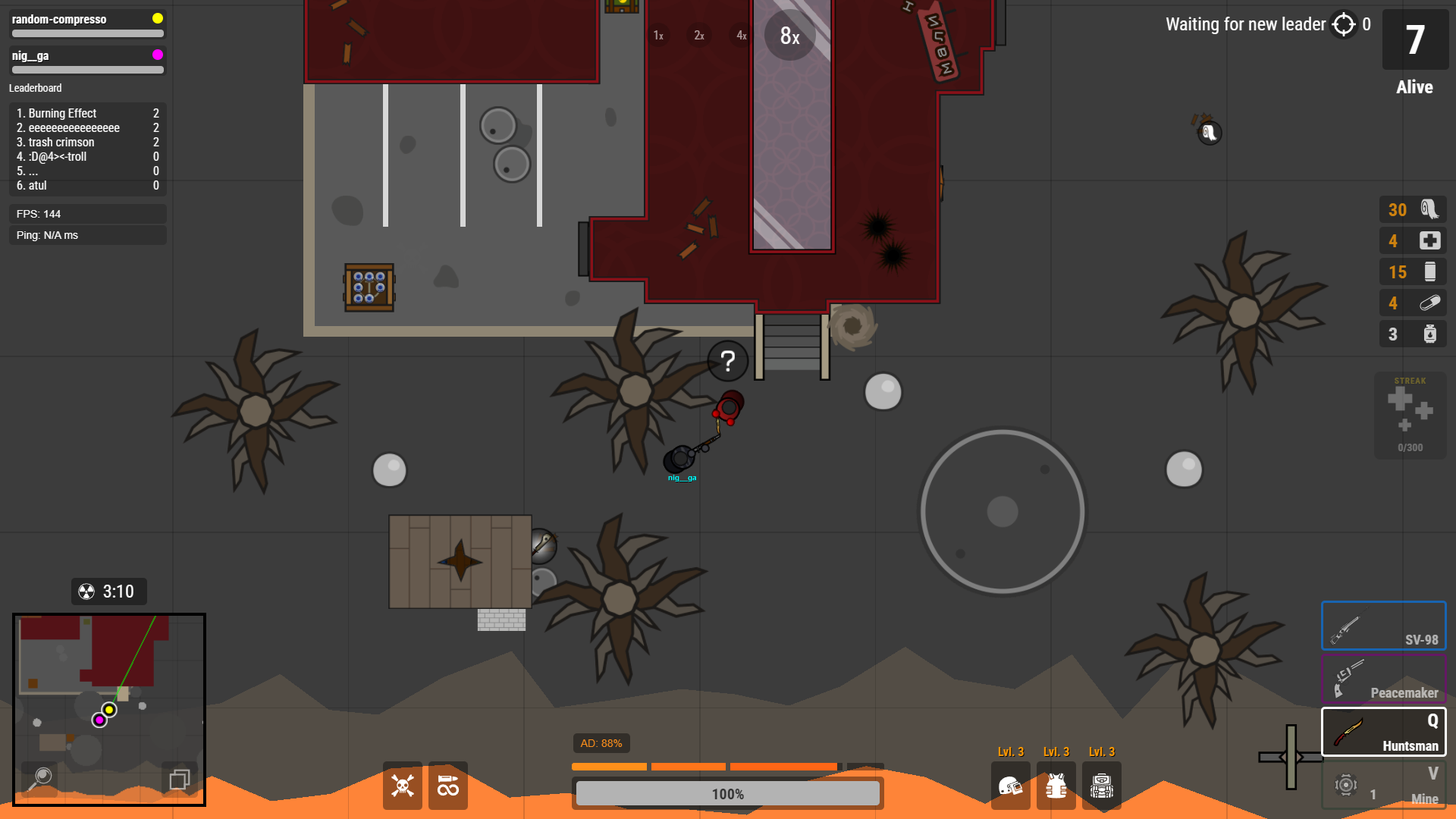Switch to the 1x scope
This screenshot has height=819, width=1456.
tap(657, 34)
